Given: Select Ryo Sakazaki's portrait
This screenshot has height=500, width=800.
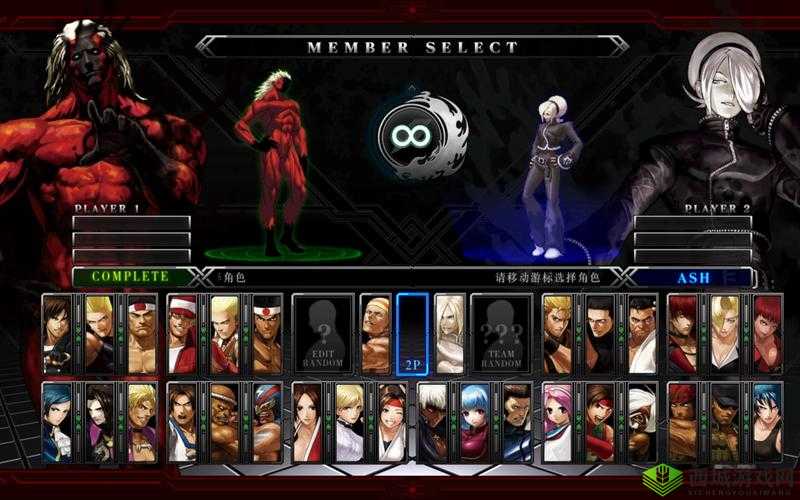Looking at the screenshot, I should point(557,333).
